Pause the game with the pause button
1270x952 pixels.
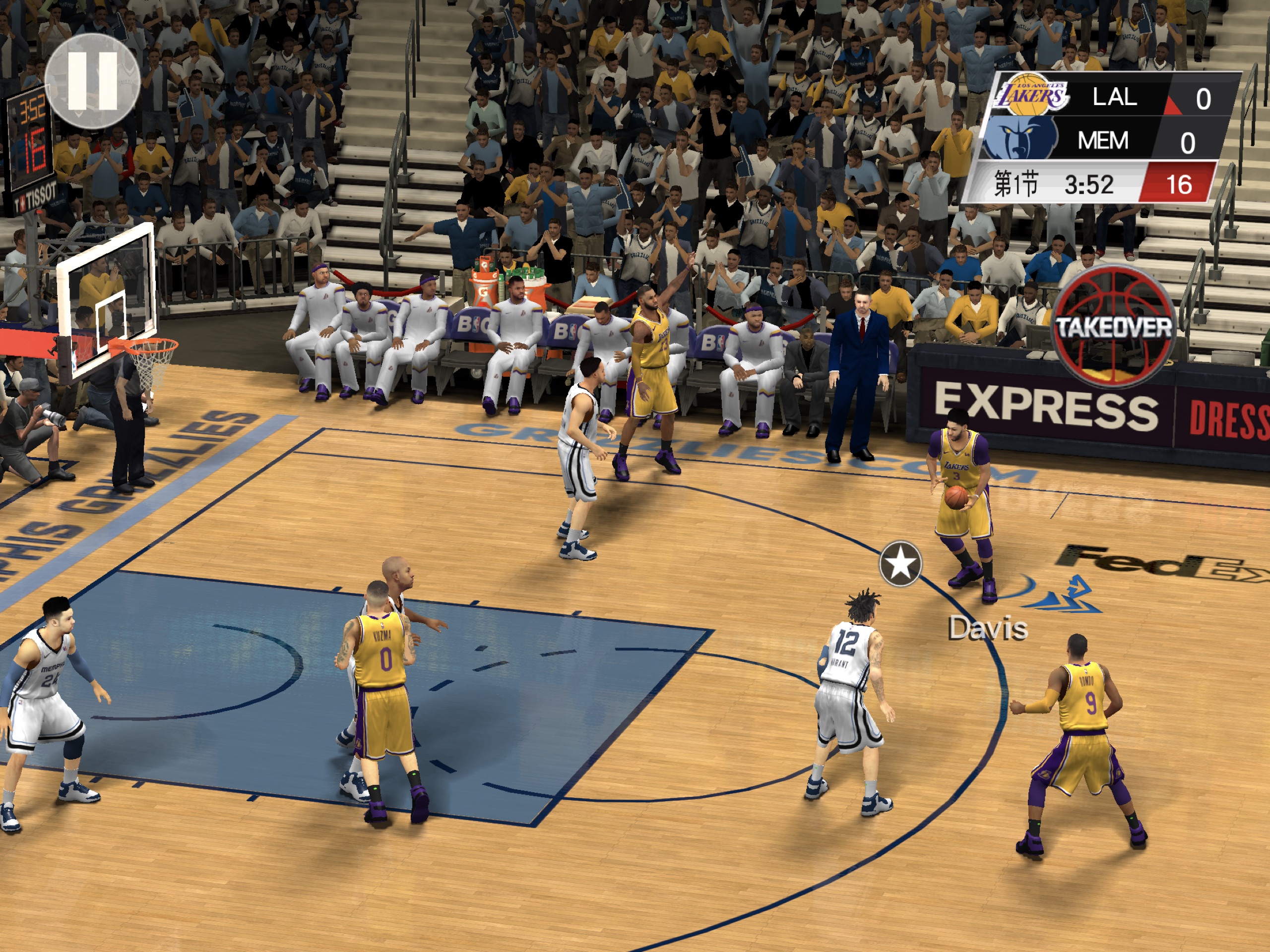(x=92, y=80)
